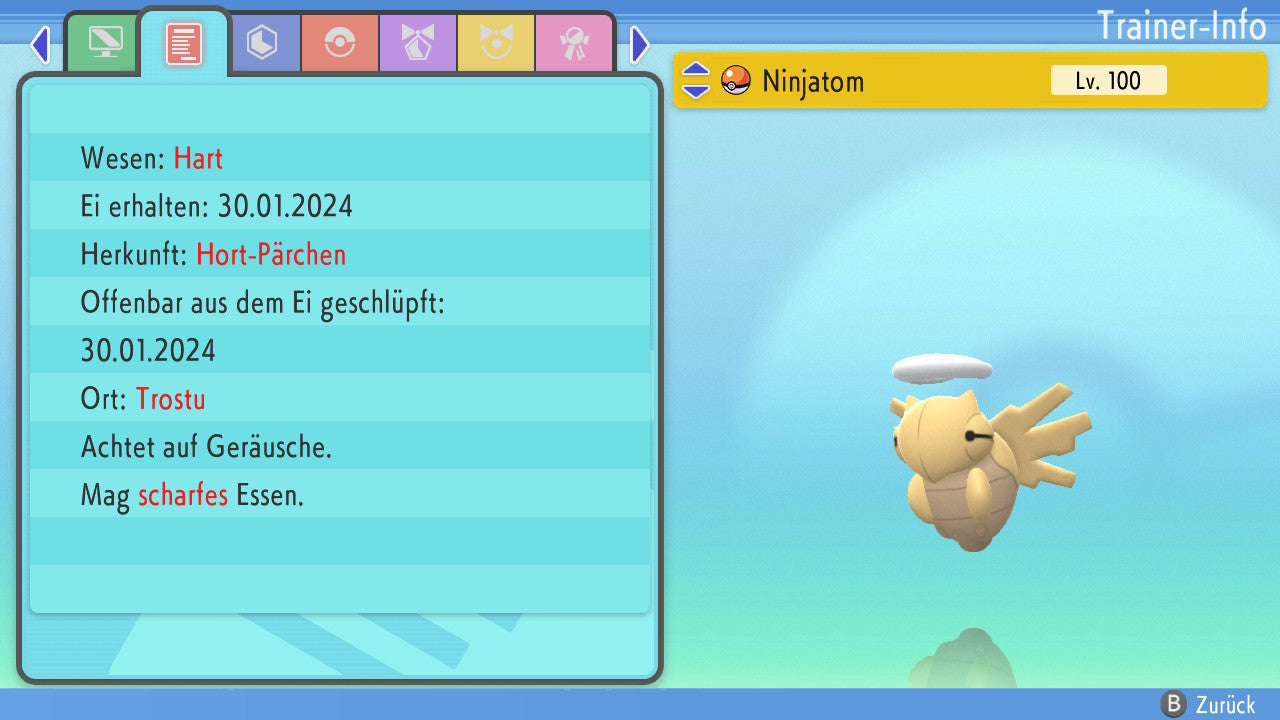Switch to the Poké Ball moves tab
The image size is (1280, 720).
(340, 43)
